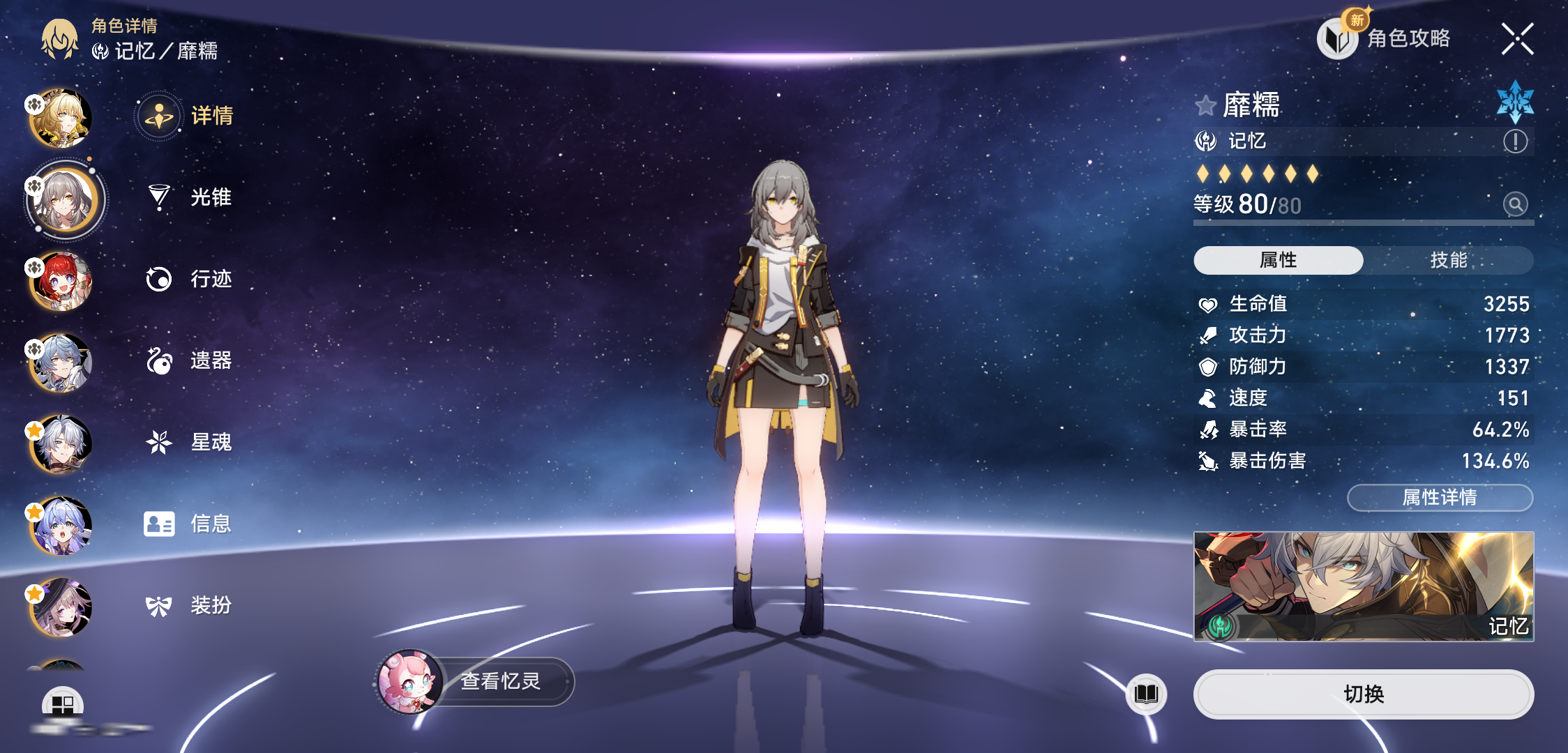Open the book icon beside 切换
1568x753 pixels.
[1146, 694]
